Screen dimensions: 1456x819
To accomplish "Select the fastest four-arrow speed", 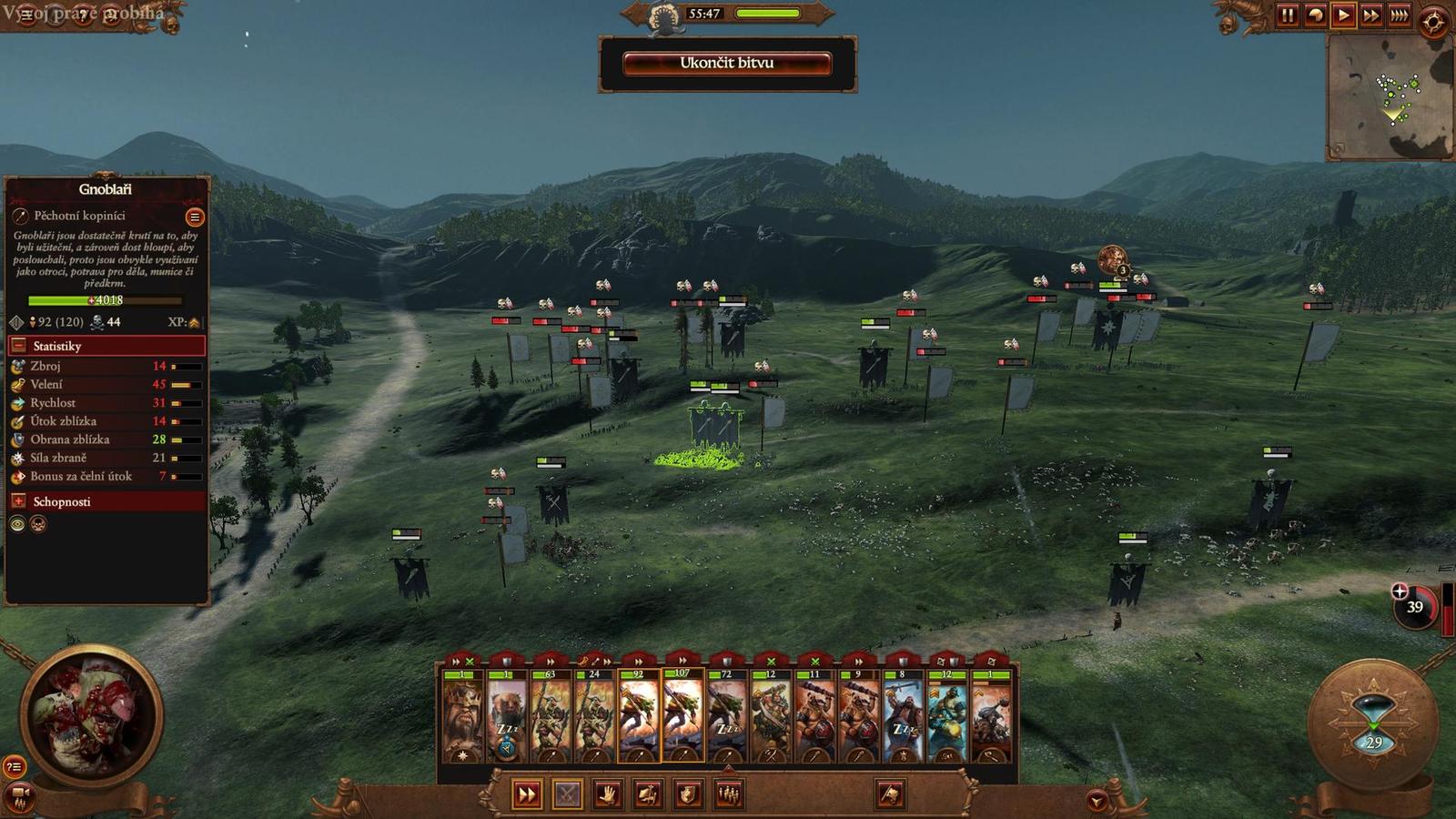I will point(1400,15).
